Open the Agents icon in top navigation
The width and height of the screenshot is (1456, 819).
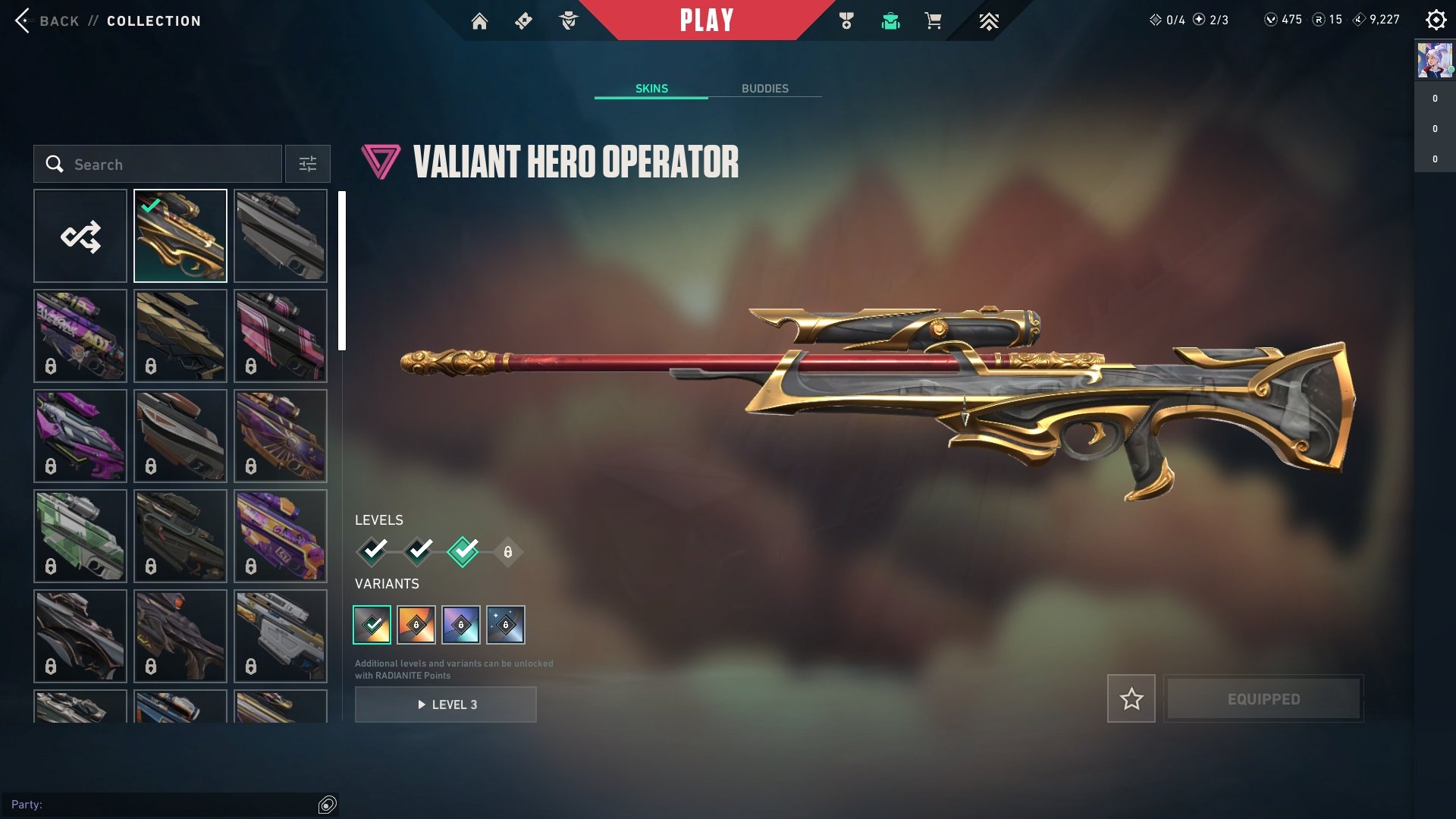(x=569, y=20)
